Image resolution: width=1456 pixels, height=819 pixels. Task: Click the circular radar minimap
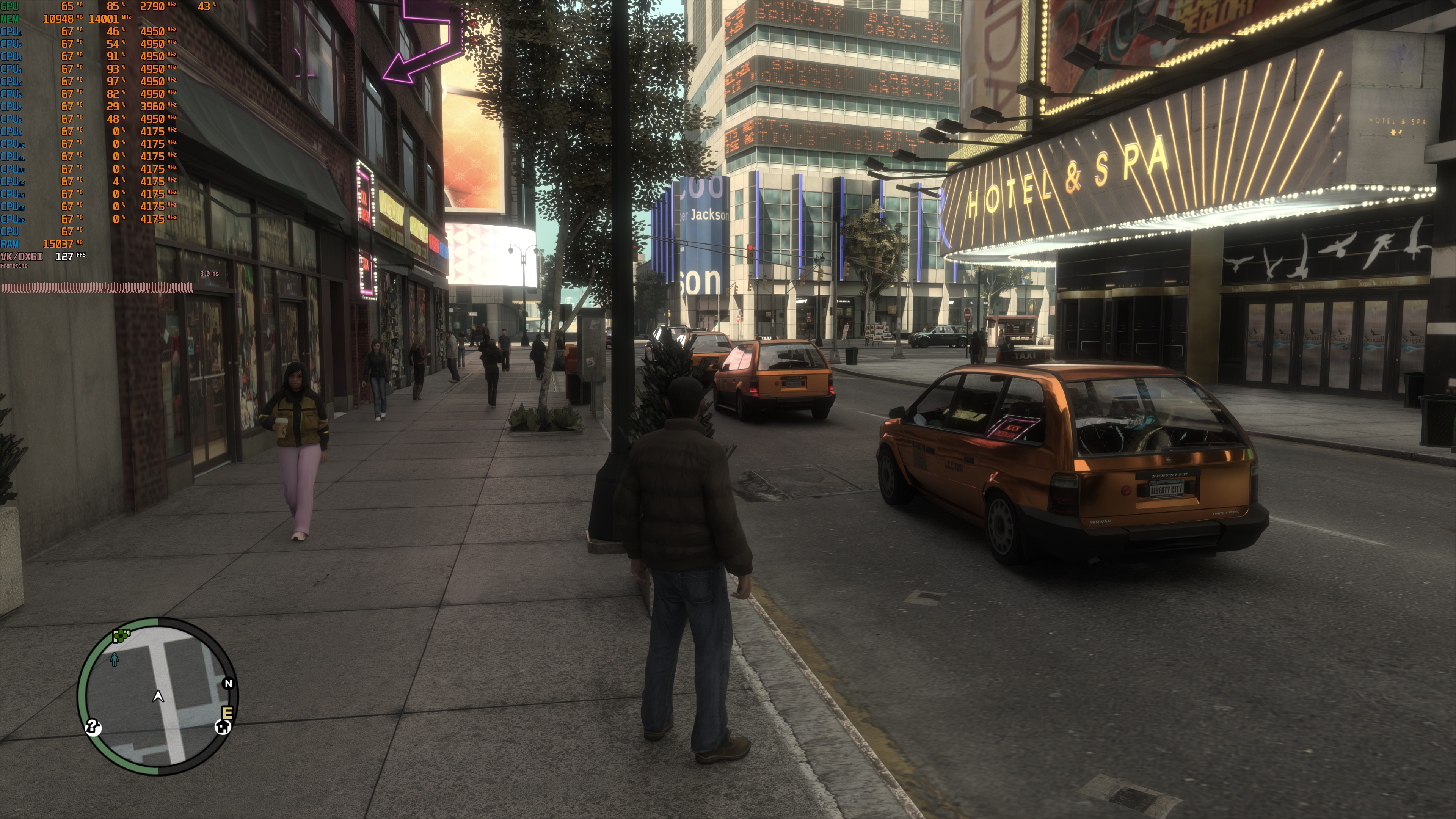(x=158, y=696)
